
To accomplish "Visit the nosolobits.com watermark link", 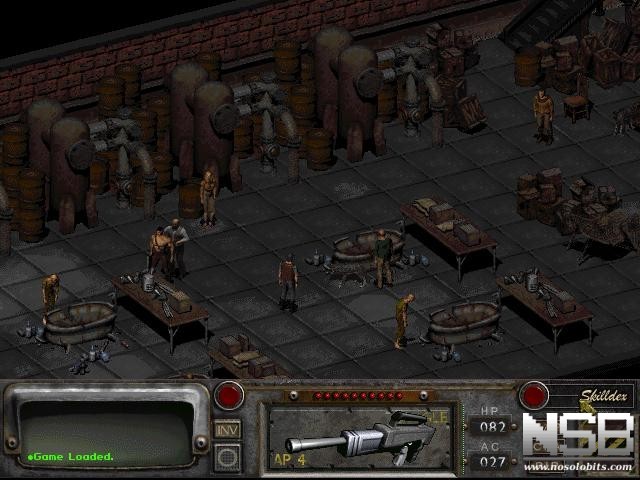I will coord(578,467).
